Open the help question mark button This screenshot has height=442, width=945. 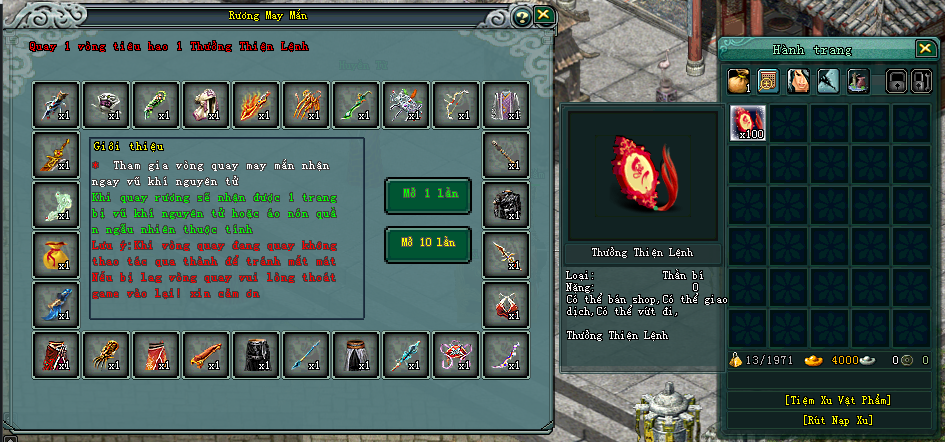[x=520, y=17]
